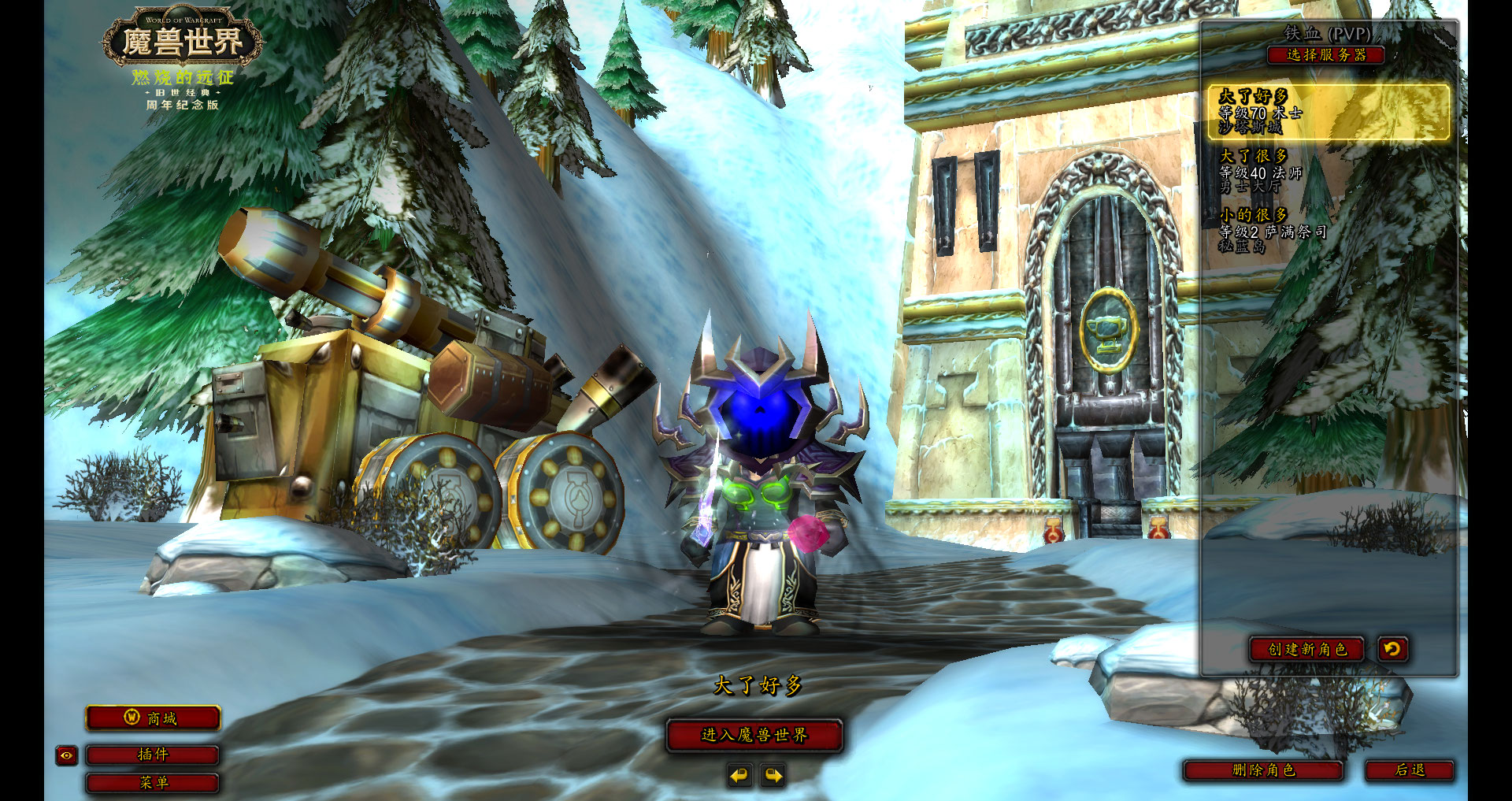Delete character with the 删除角色 button
The width and height of the screenshot is (1512, 801).
1263,770
